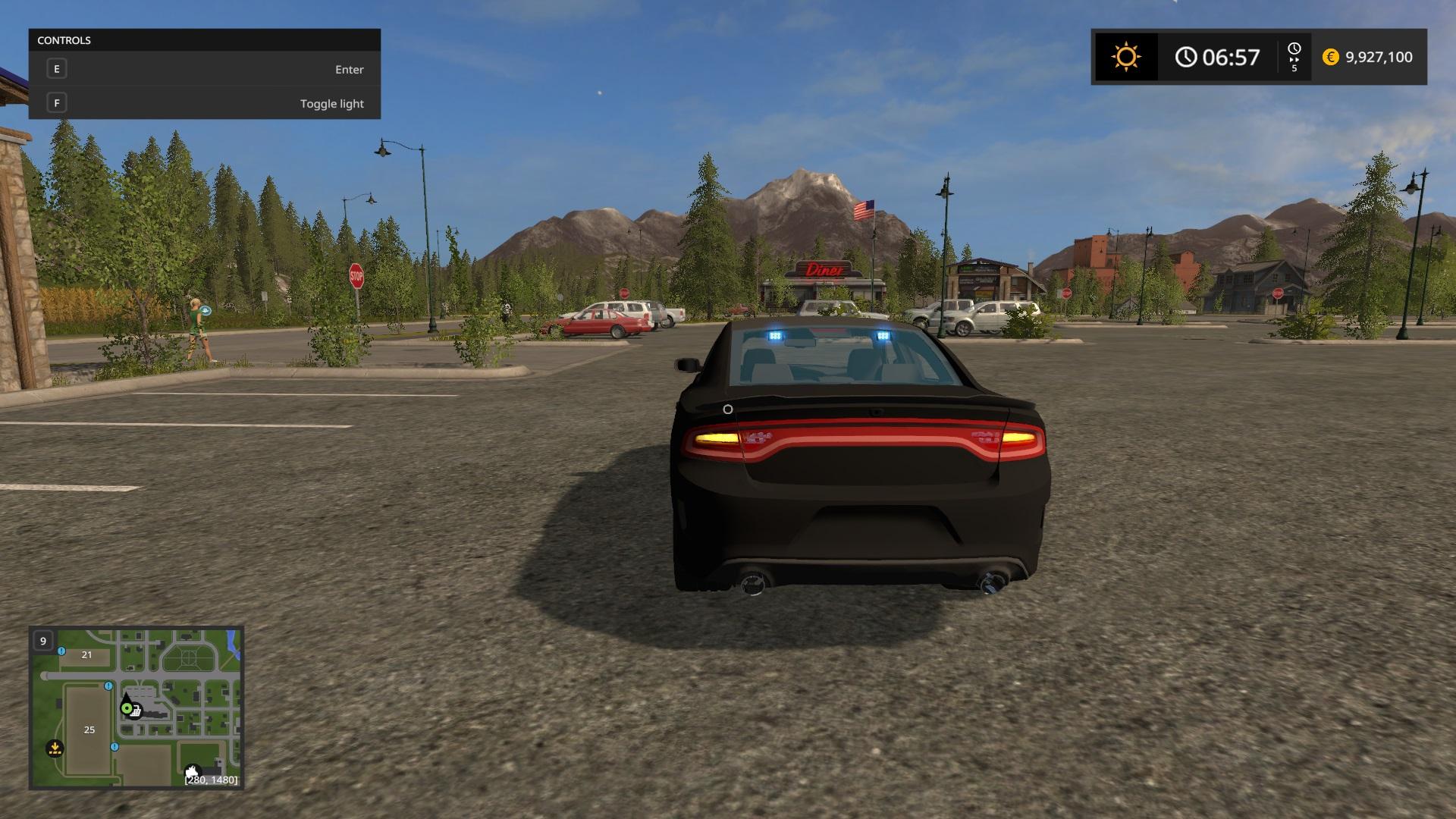Click the yellow unloading marker on the minimap
The height and width of the screenshot is (819, 1456).
click(55, 748)
